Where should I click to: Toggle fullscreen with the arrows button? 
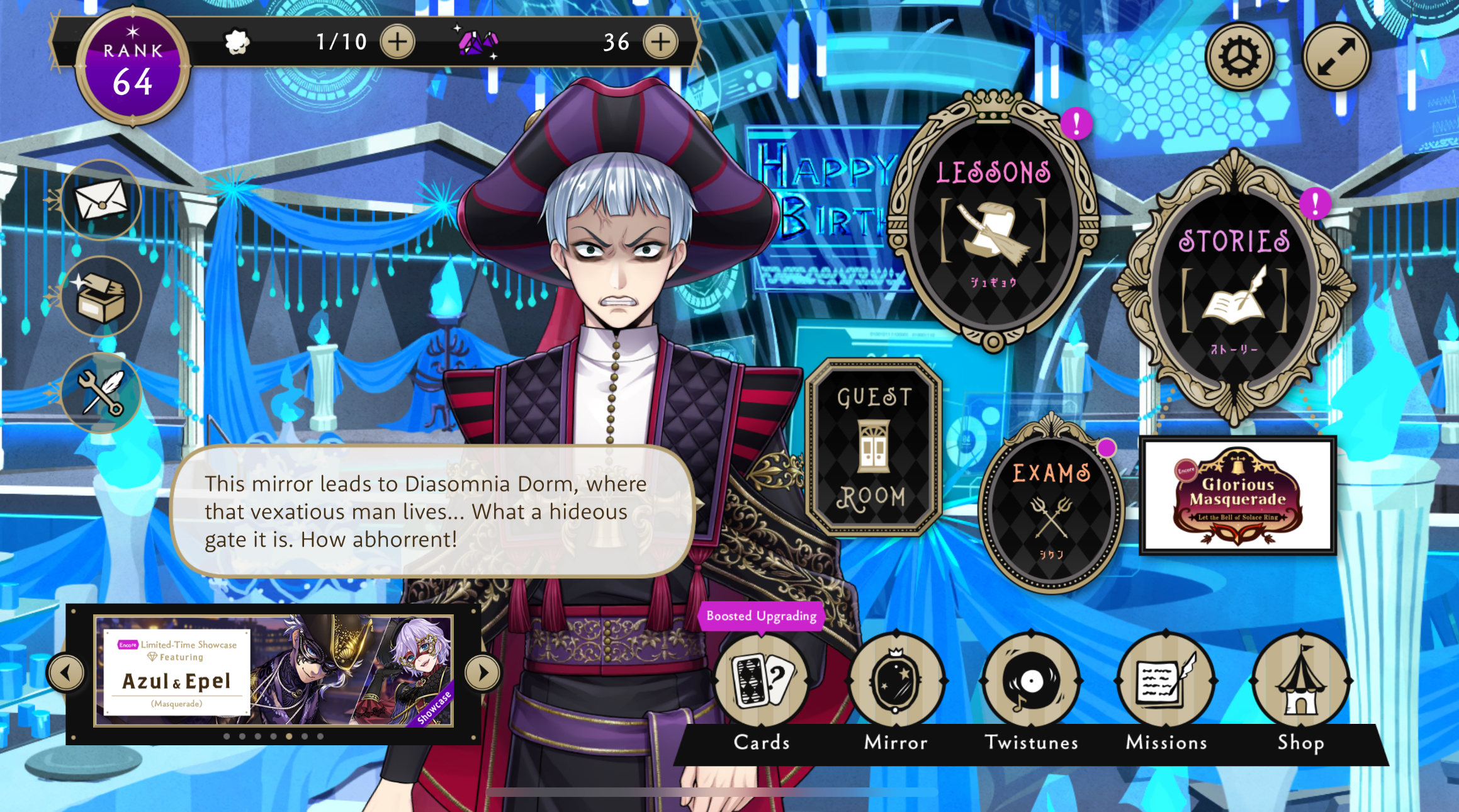click(1336, 57)
